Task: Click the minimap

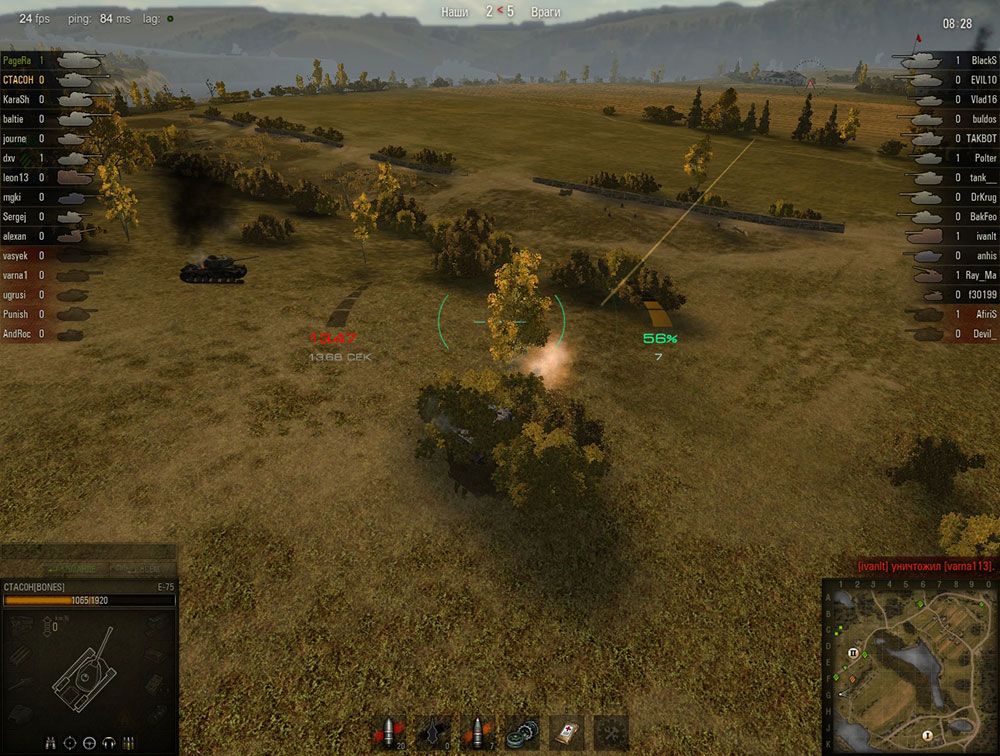Action: (x=910, y=665)
